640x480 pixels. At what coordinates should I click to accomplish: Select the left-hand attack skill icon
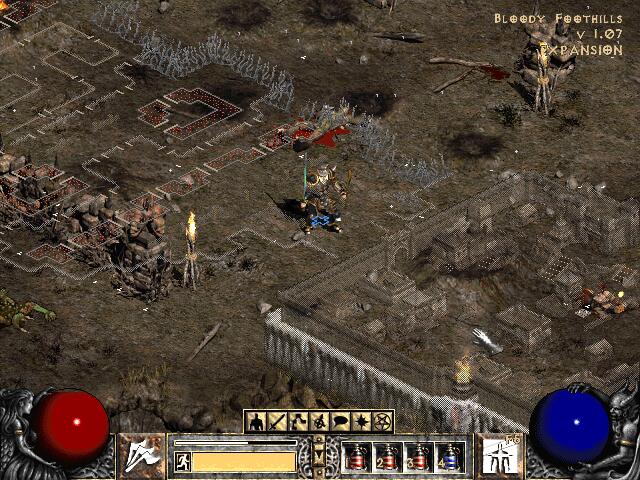142,456
